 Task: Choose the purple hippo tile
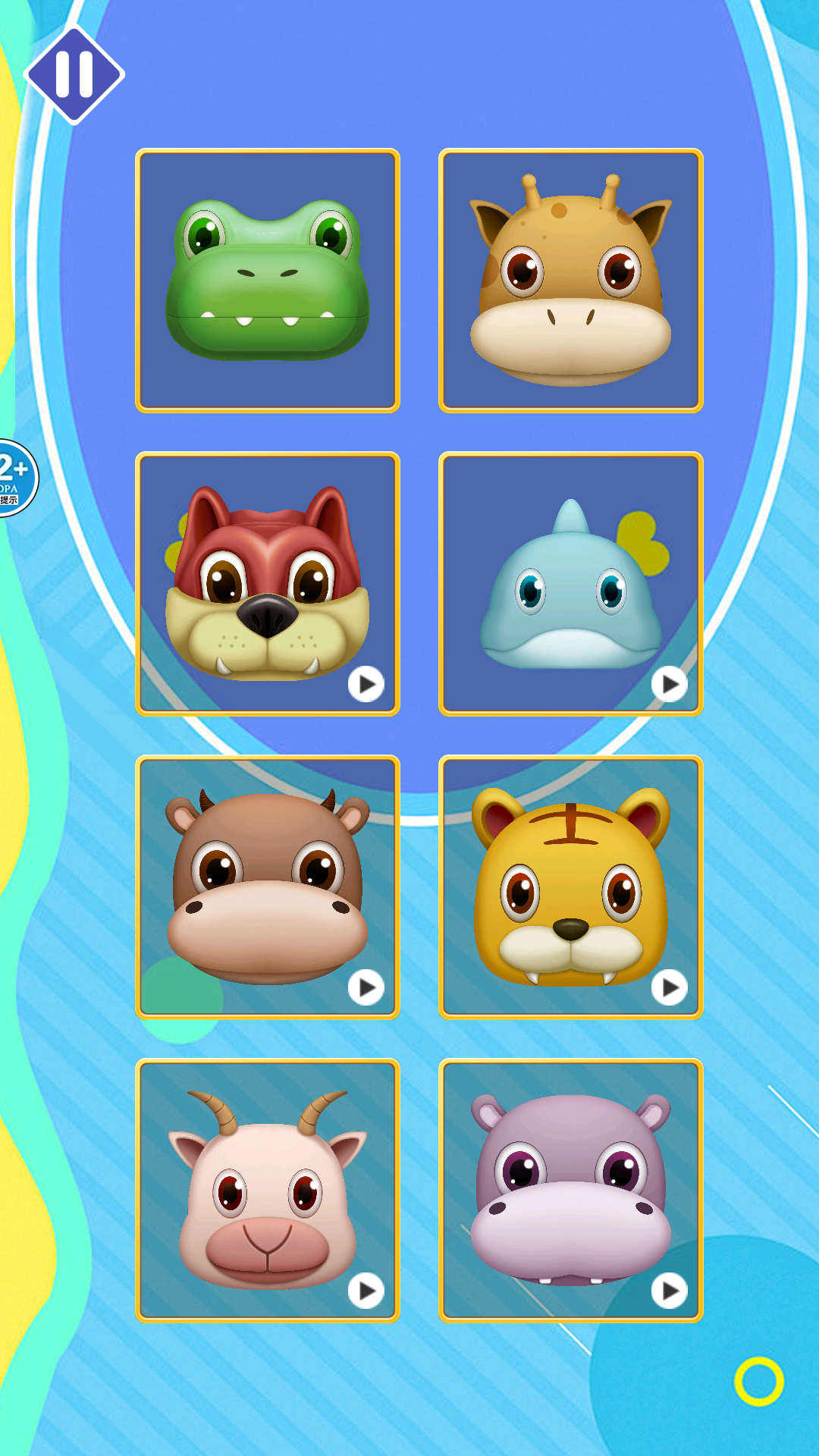click(x=571, y=1191)
